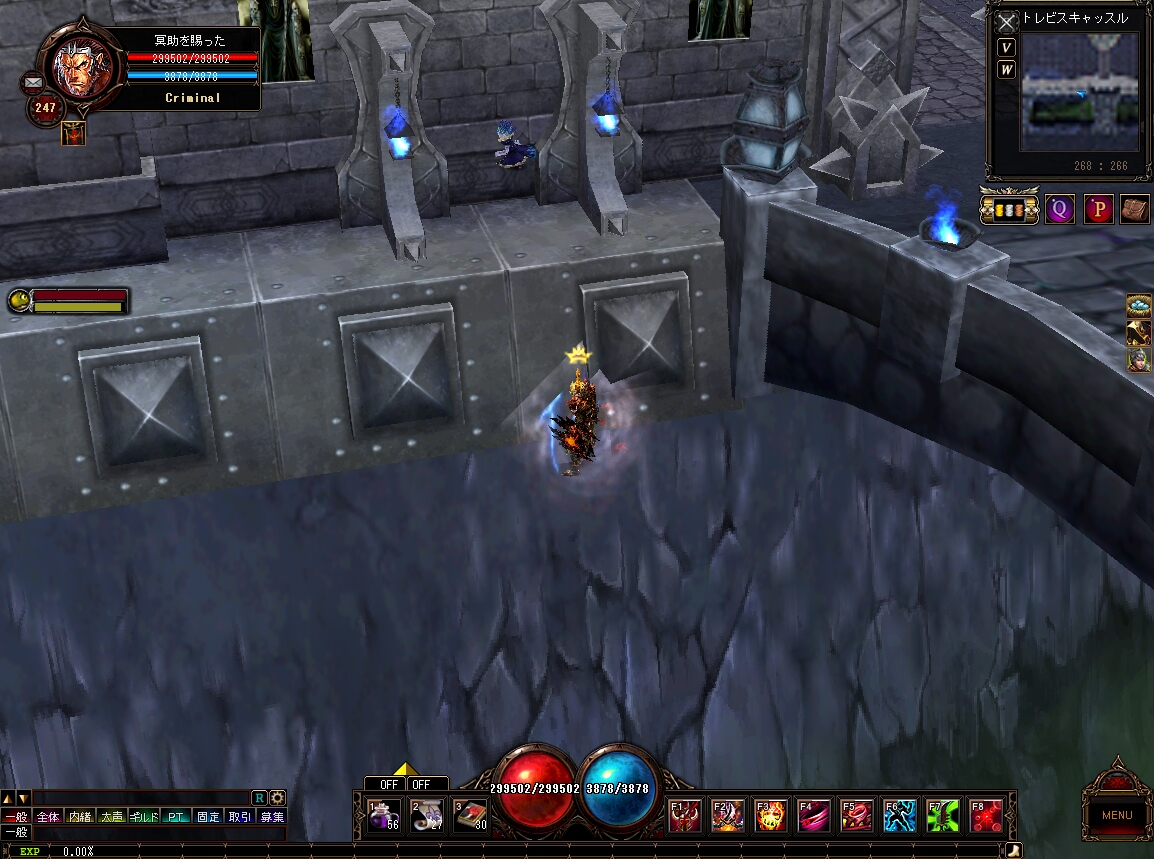Click the Trebis Castle minimap
This screenshot has height=859, width=1154.
point(1079,92)
